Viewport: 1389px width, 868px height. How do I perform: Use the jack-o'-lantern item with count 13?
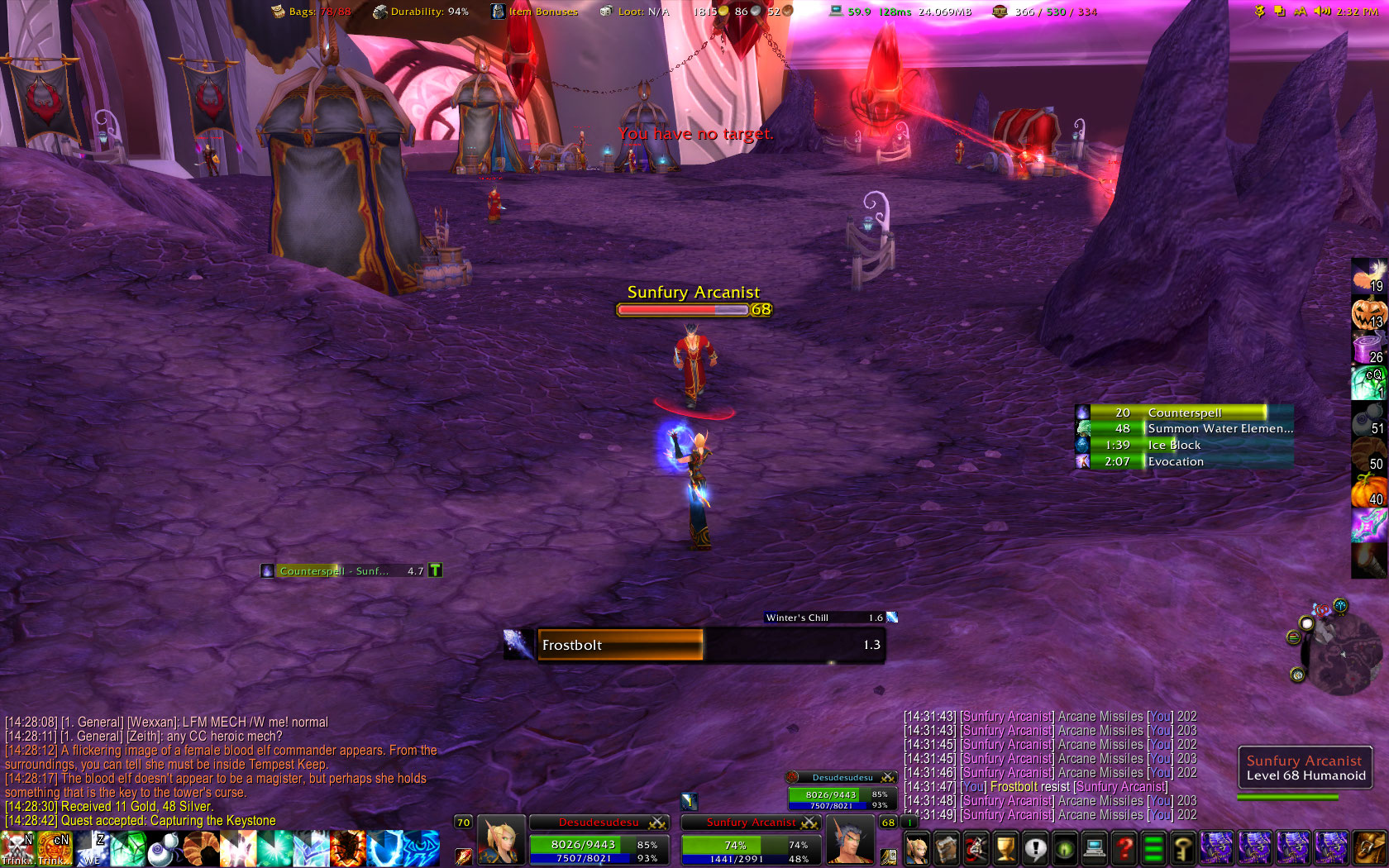(x=1368, y=314)
